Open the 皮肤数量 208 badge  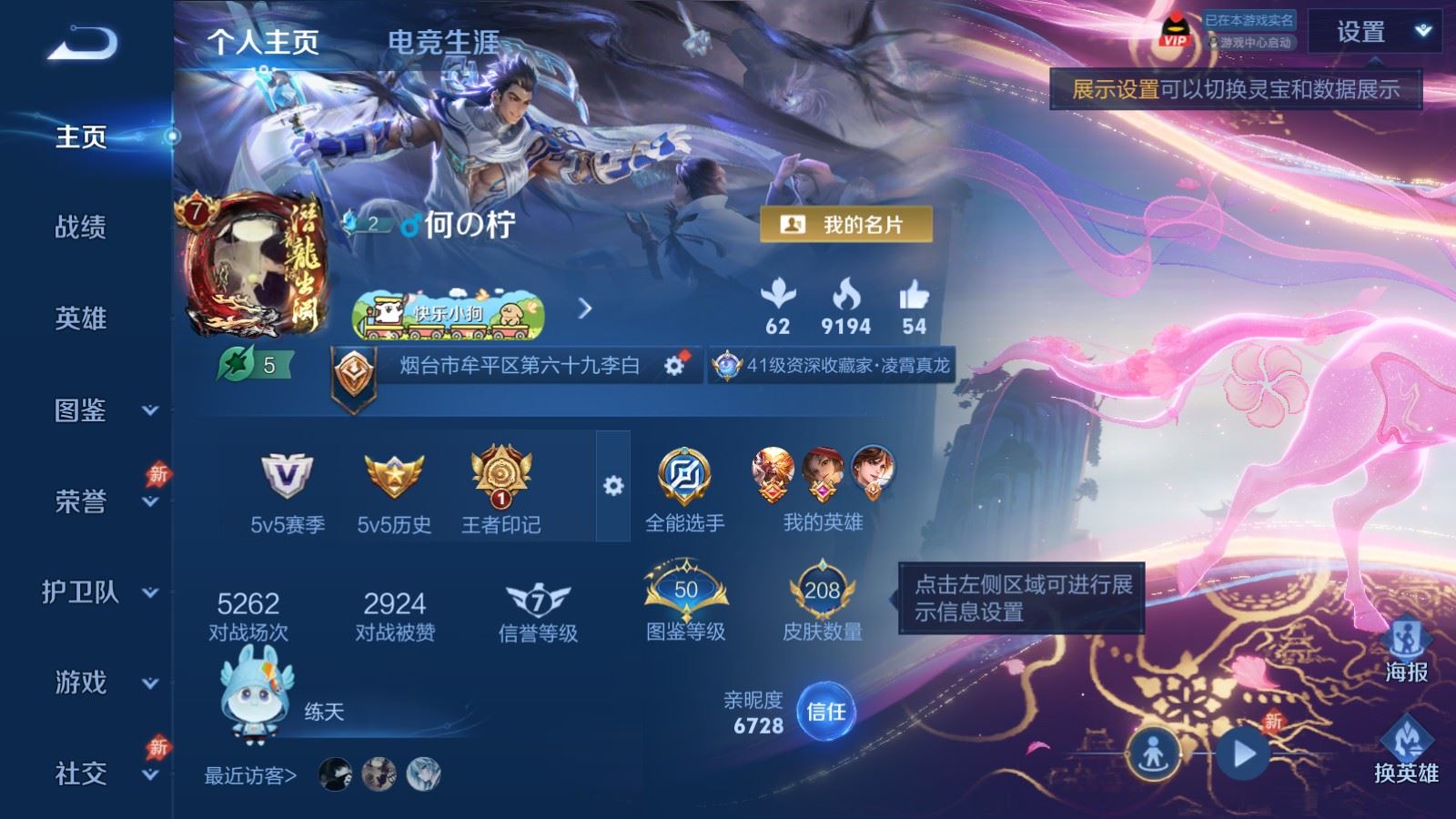(x=822, y=602)
